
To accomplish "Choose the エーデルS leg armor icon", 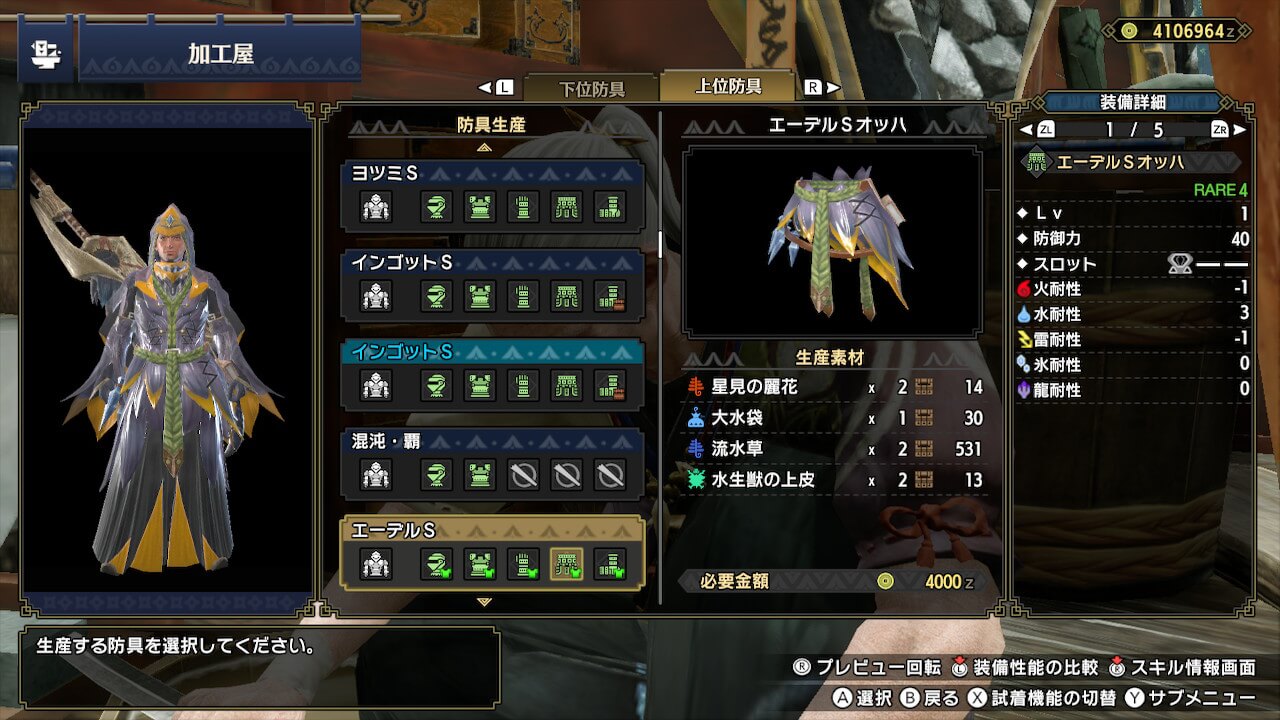I will [x=610, y=564].
